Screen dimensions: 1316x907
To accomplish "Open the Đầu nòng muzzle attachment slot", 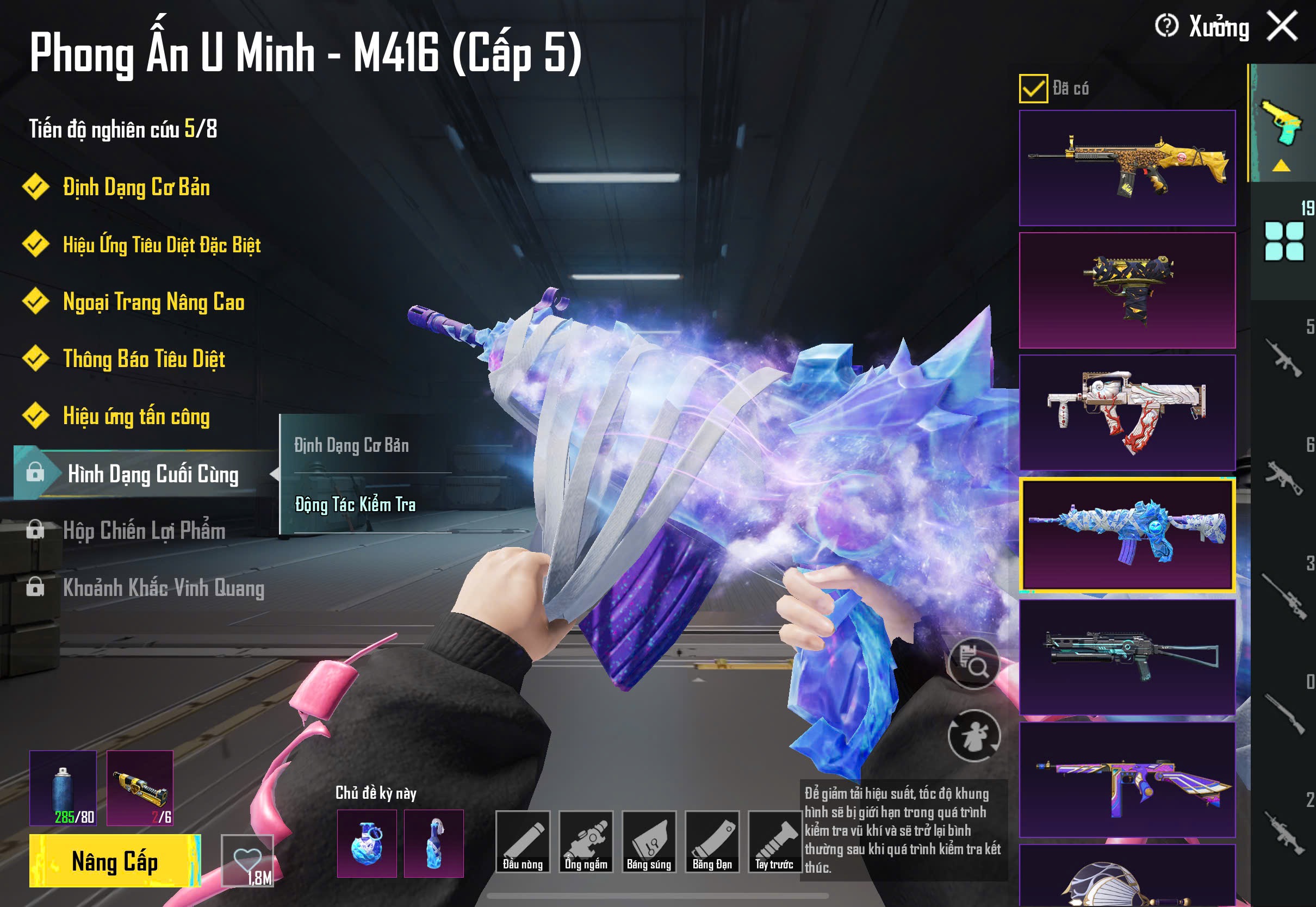I will point(522,841).
